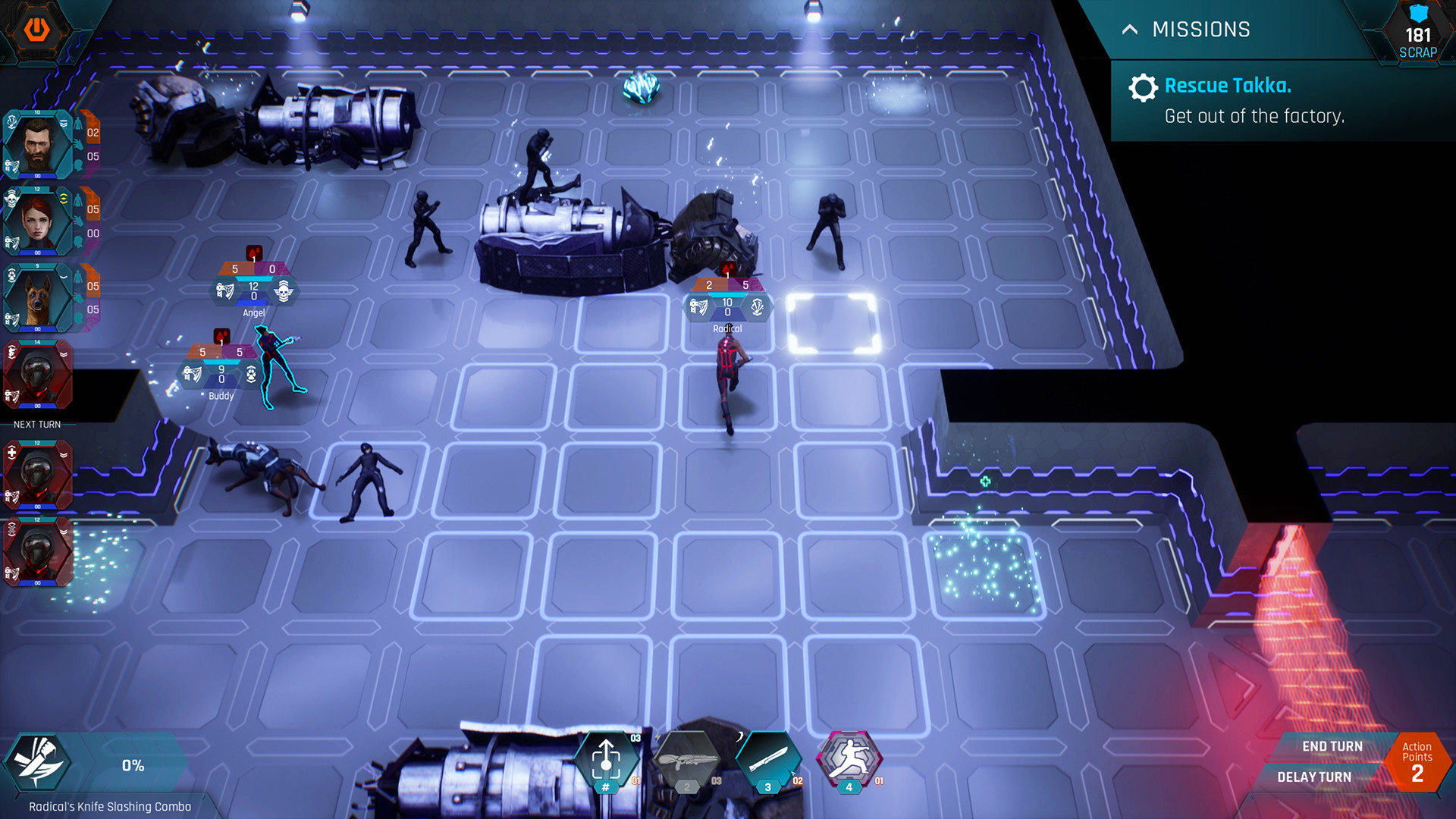Viewport: 1456px width, 819px height.
Task: Click the 0% hit chance progress bar
Action: [133, 766]
